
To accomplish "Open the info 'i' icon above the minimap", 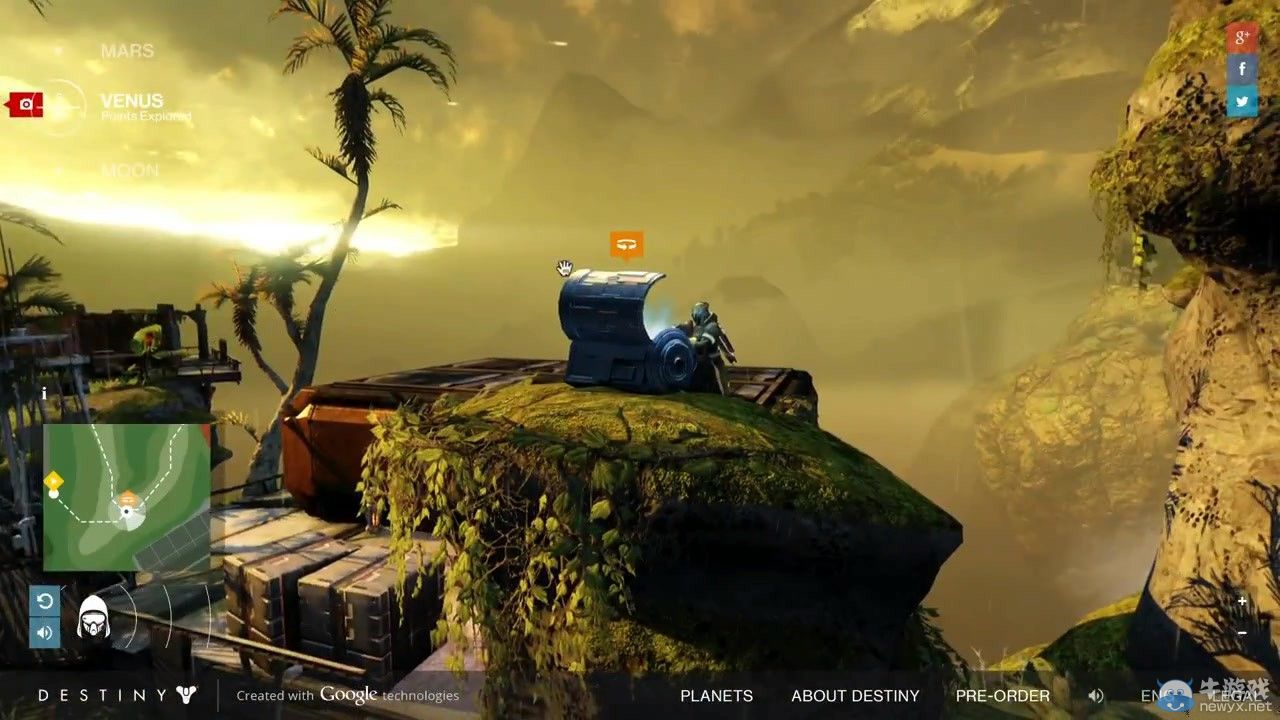I will click(x=44, y=394).
